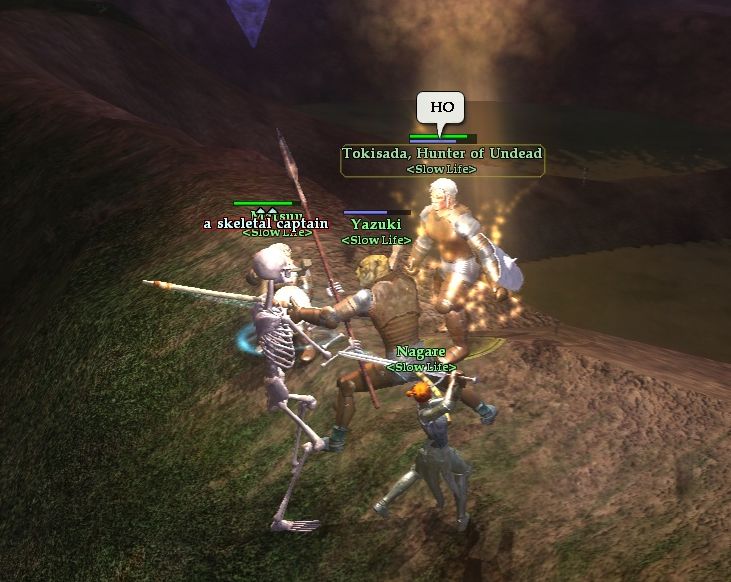Target Yazuki by his nameplate
This screenshot has height=582, width=731.
click(368, 225)
